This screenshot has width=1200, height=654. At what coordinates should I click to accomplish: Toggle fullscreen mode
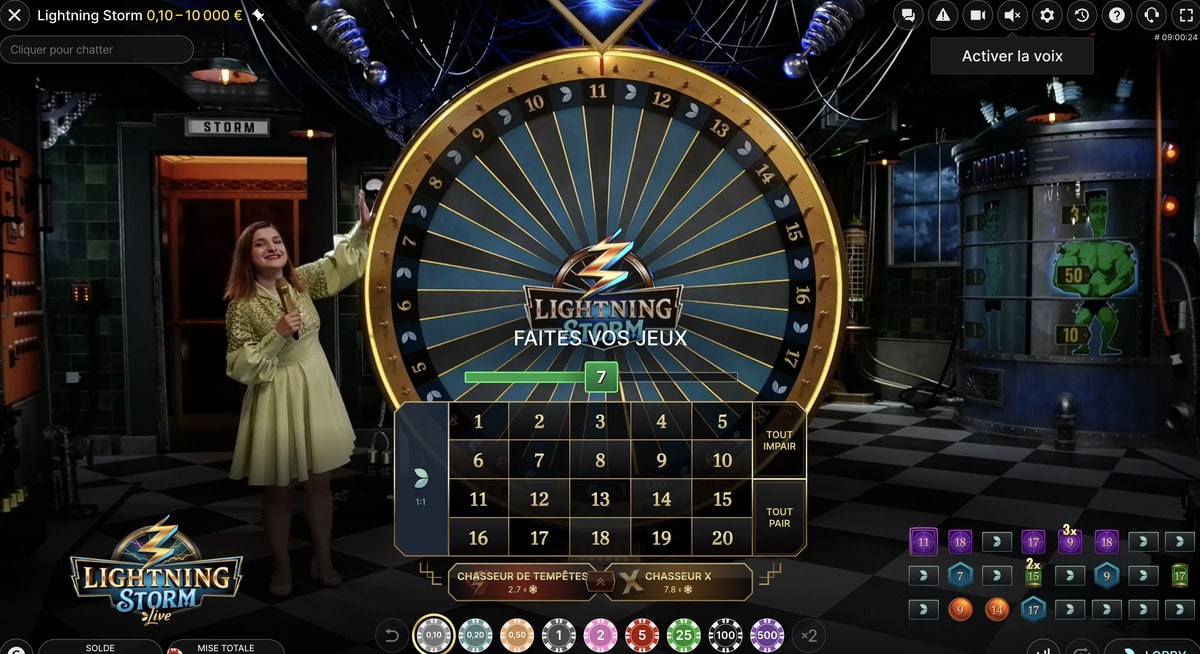coord(1186,15)
